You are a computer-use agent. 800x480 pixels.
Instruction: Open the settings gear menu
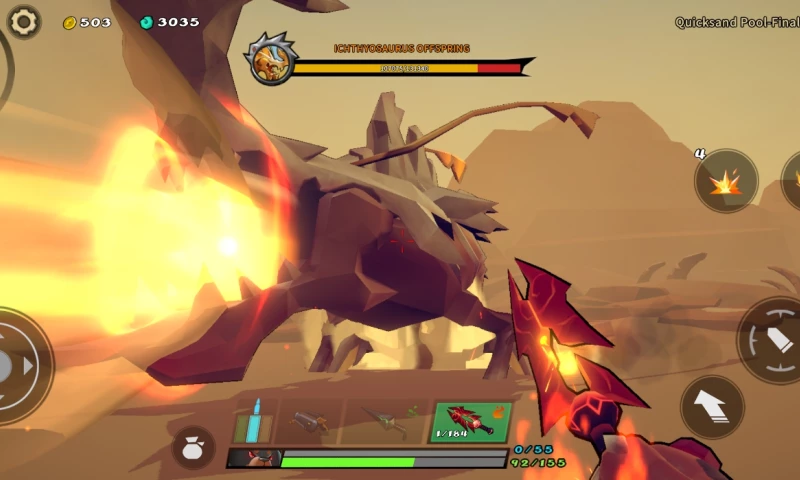[x=24, y=21]
